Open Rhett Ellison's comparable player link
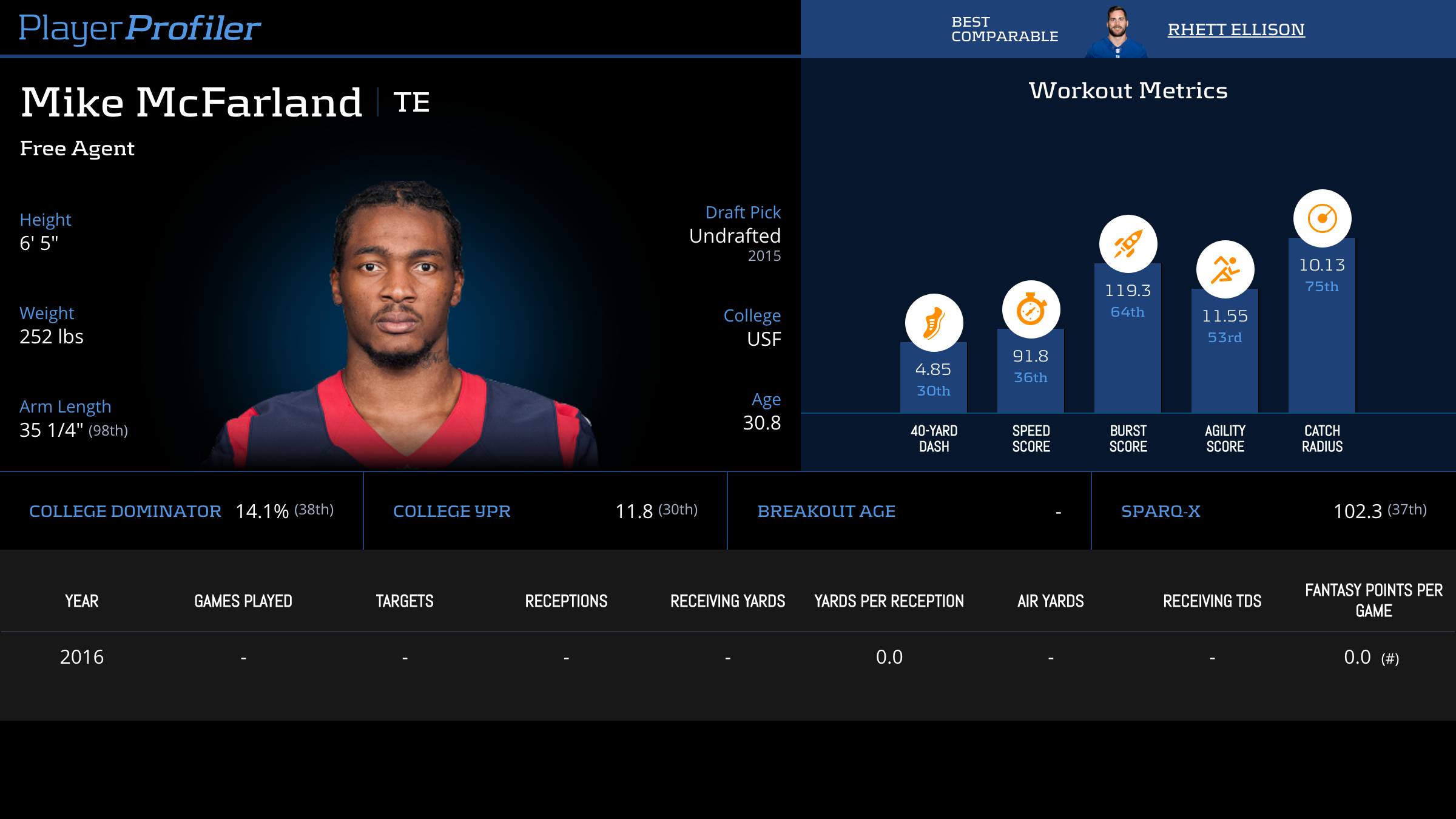Viewport: 1456px width, 819px height. point(1236,30)
